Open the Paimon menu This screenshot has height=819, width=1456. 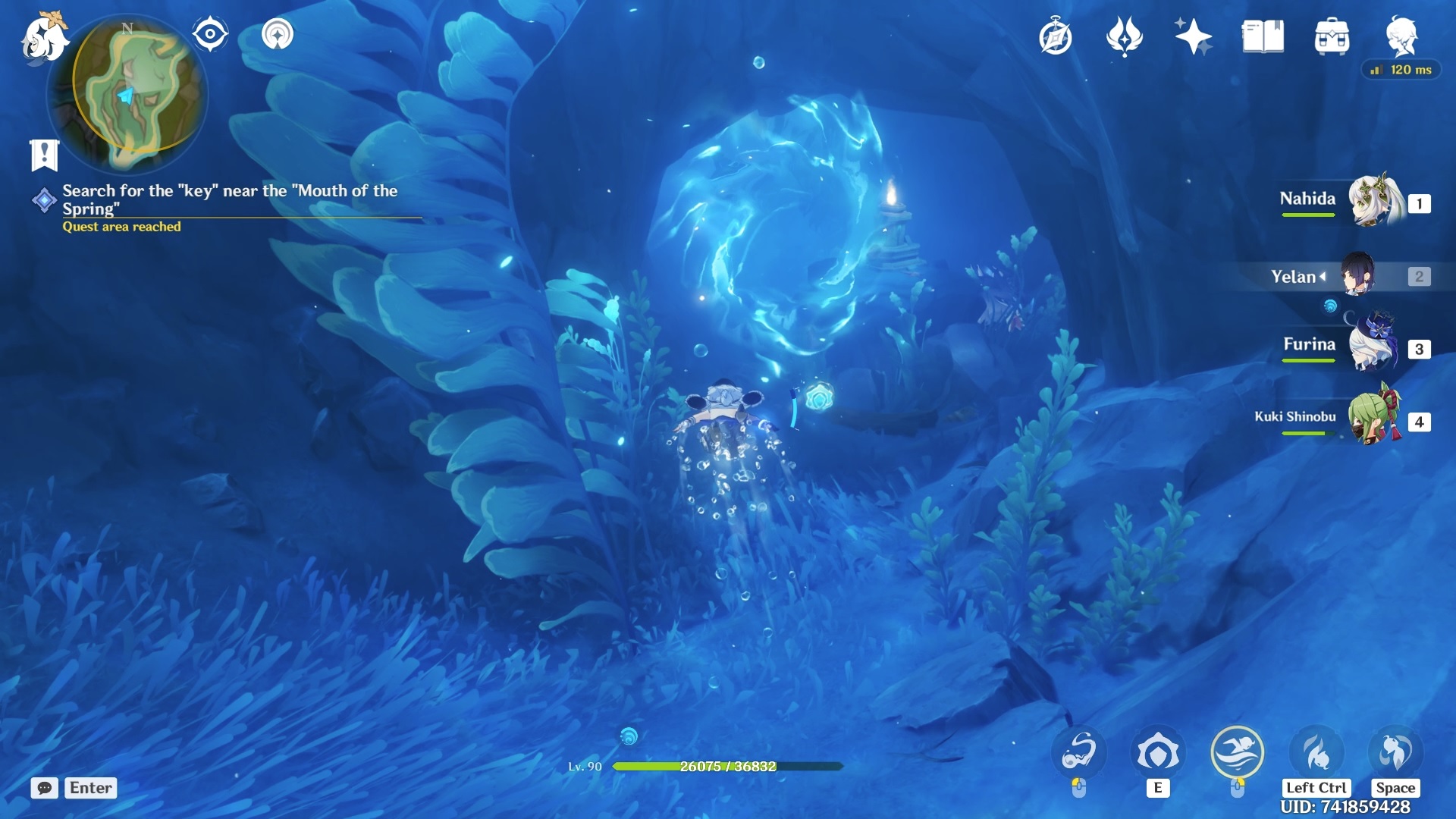pos(44,38)
